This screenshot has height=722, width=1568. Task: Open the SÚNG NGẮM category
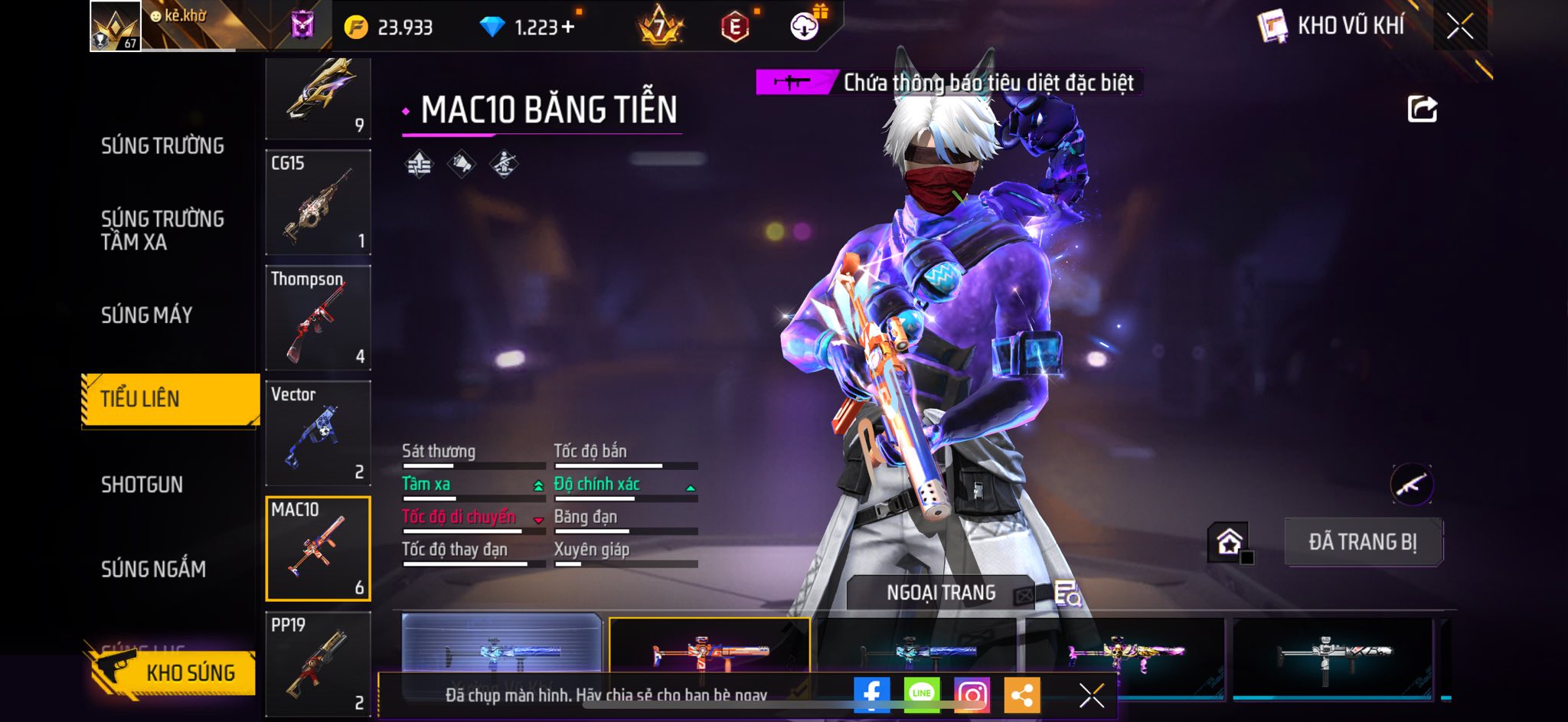point(153,569)
